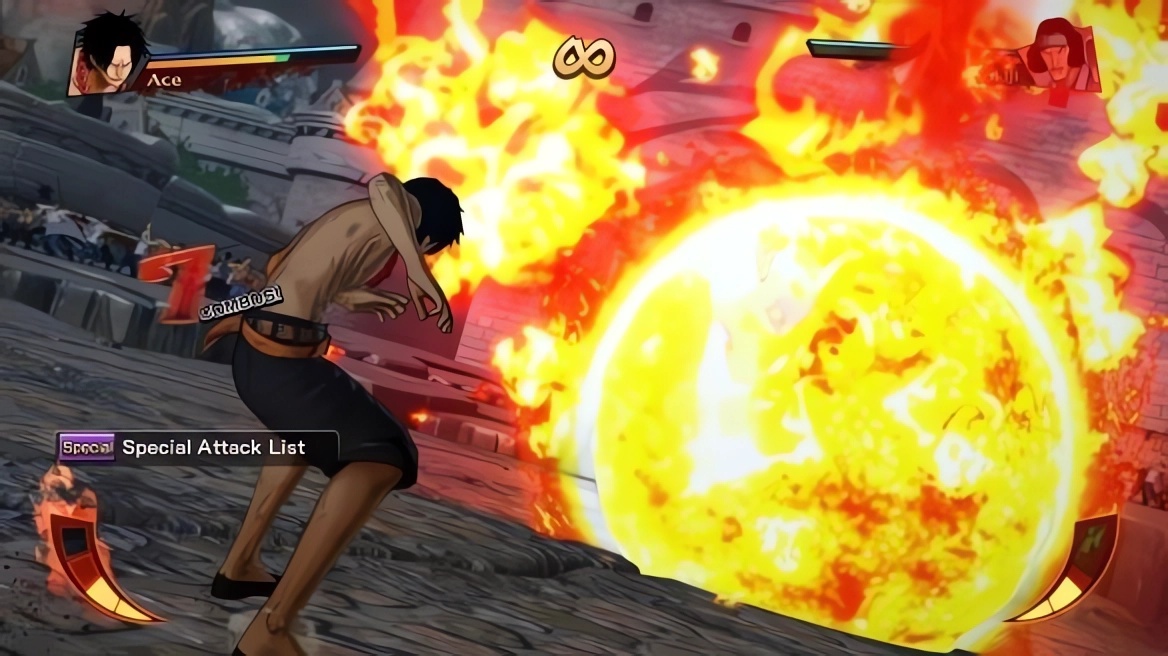Select the opponent's portrait icon
The image size is (1168, 656).
(x=1064, y=59)
